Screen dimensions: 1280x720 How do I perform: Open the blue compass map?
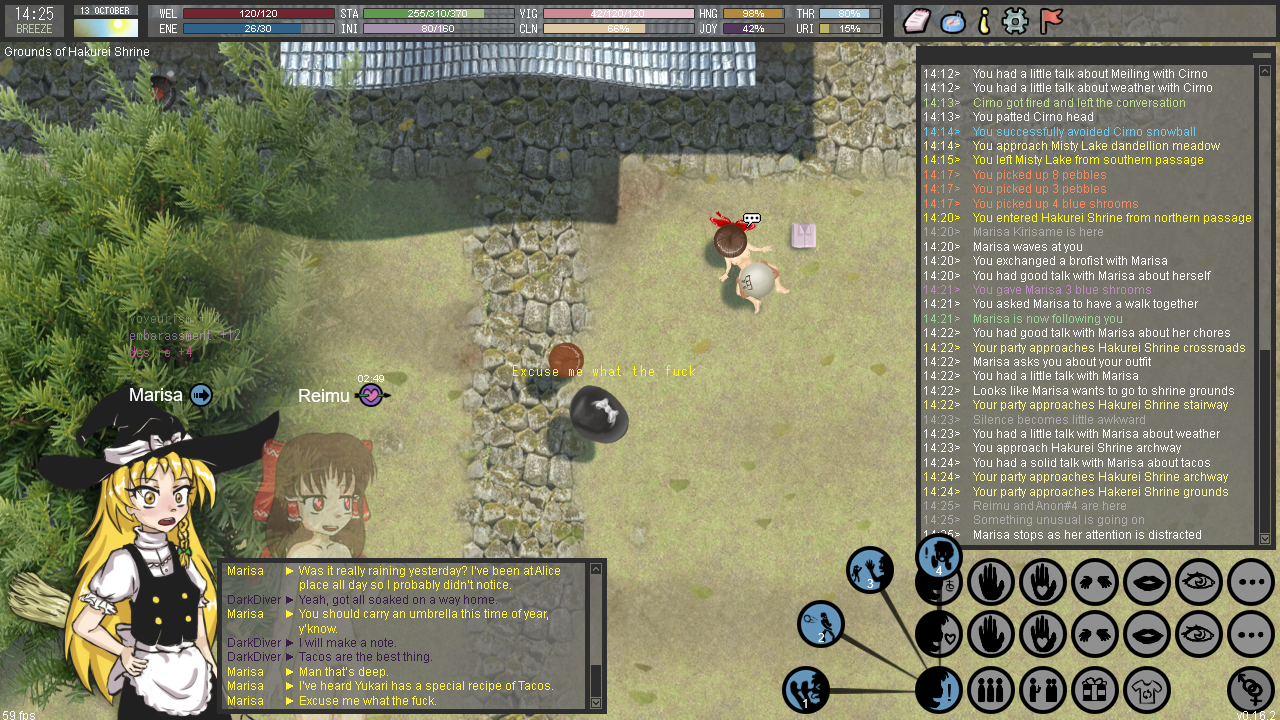(x=953, y=21)
